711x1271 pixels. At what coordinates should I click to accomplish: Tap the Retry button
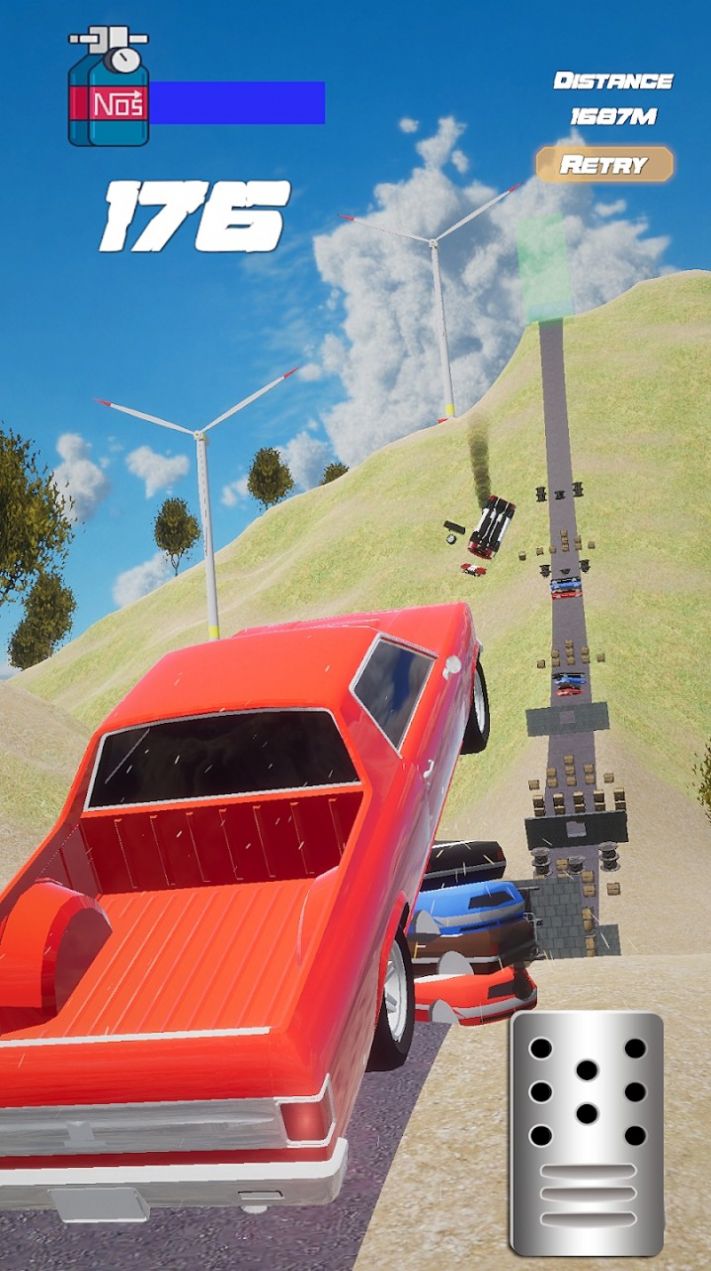(604, 165)
